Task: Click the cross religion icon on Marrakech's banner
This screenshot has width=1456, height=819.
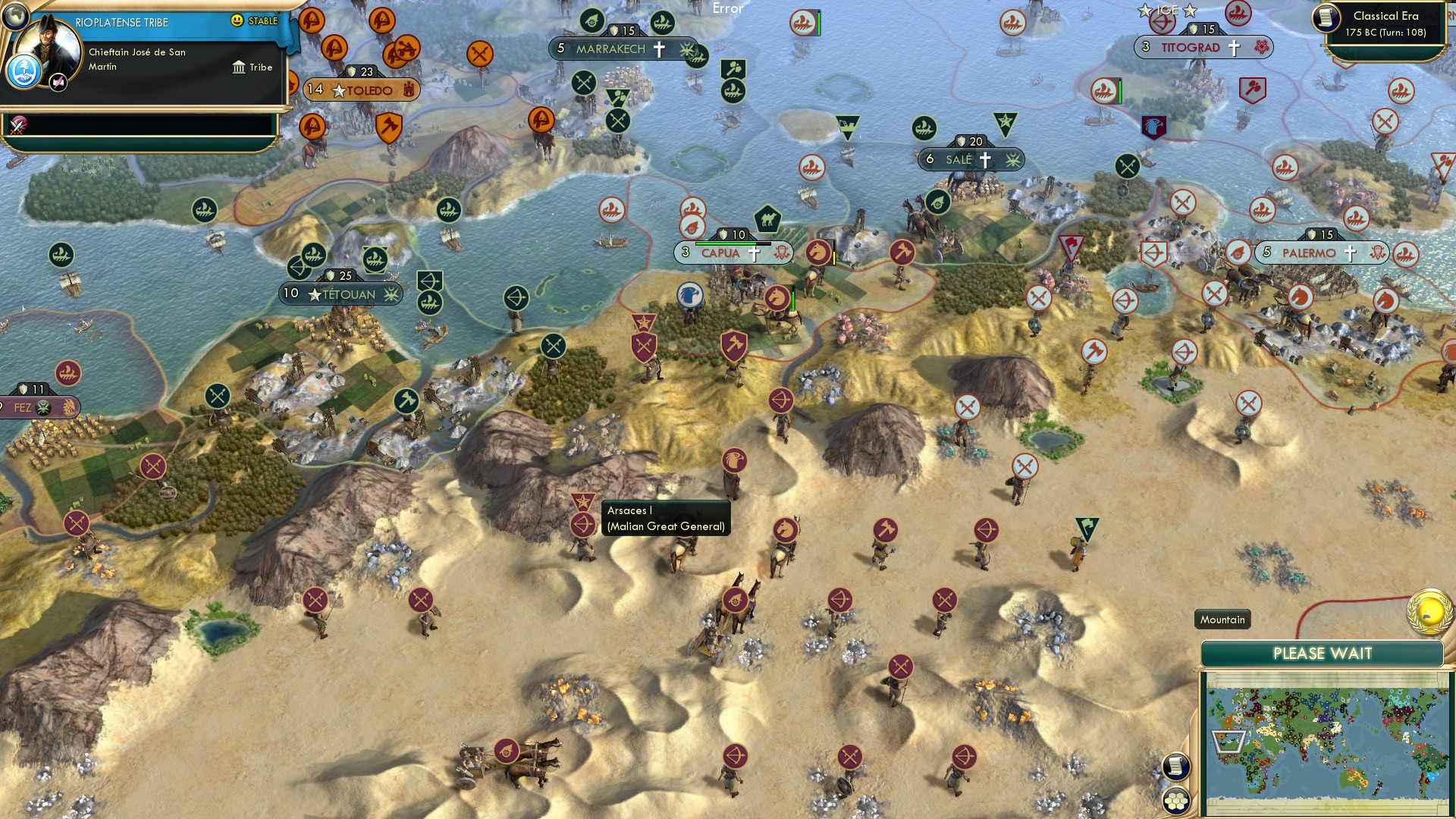Action: [x=659, y=48]
